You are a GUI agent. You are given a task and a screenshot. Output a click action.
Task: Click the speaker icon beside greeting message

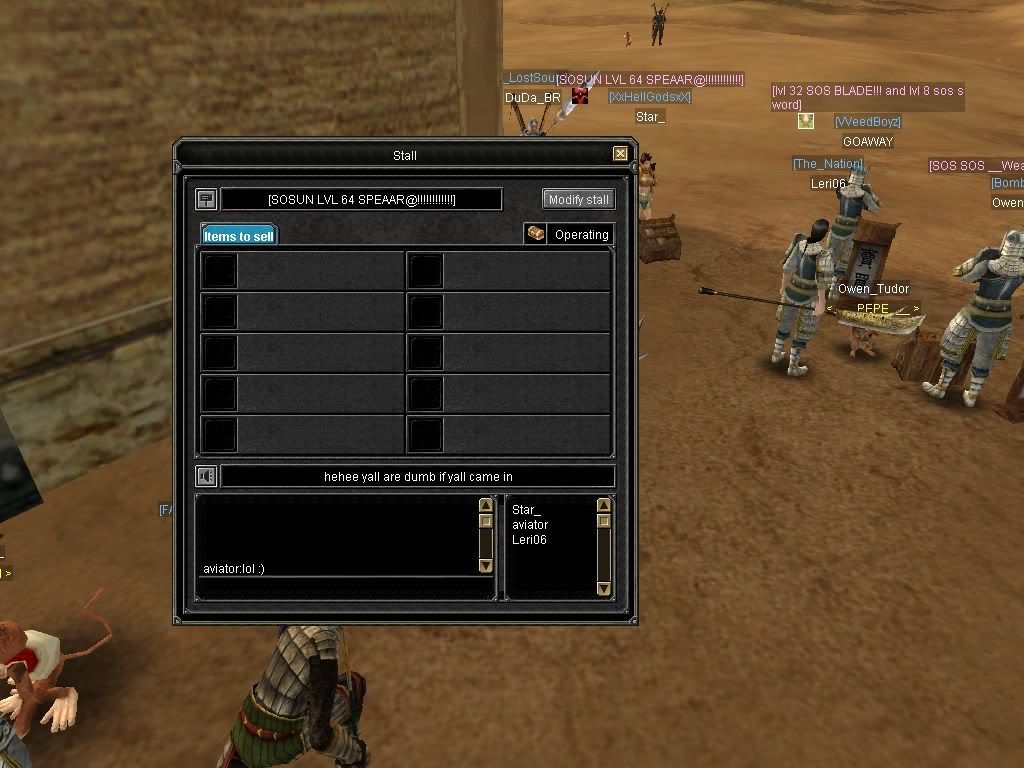coord(206,477)
